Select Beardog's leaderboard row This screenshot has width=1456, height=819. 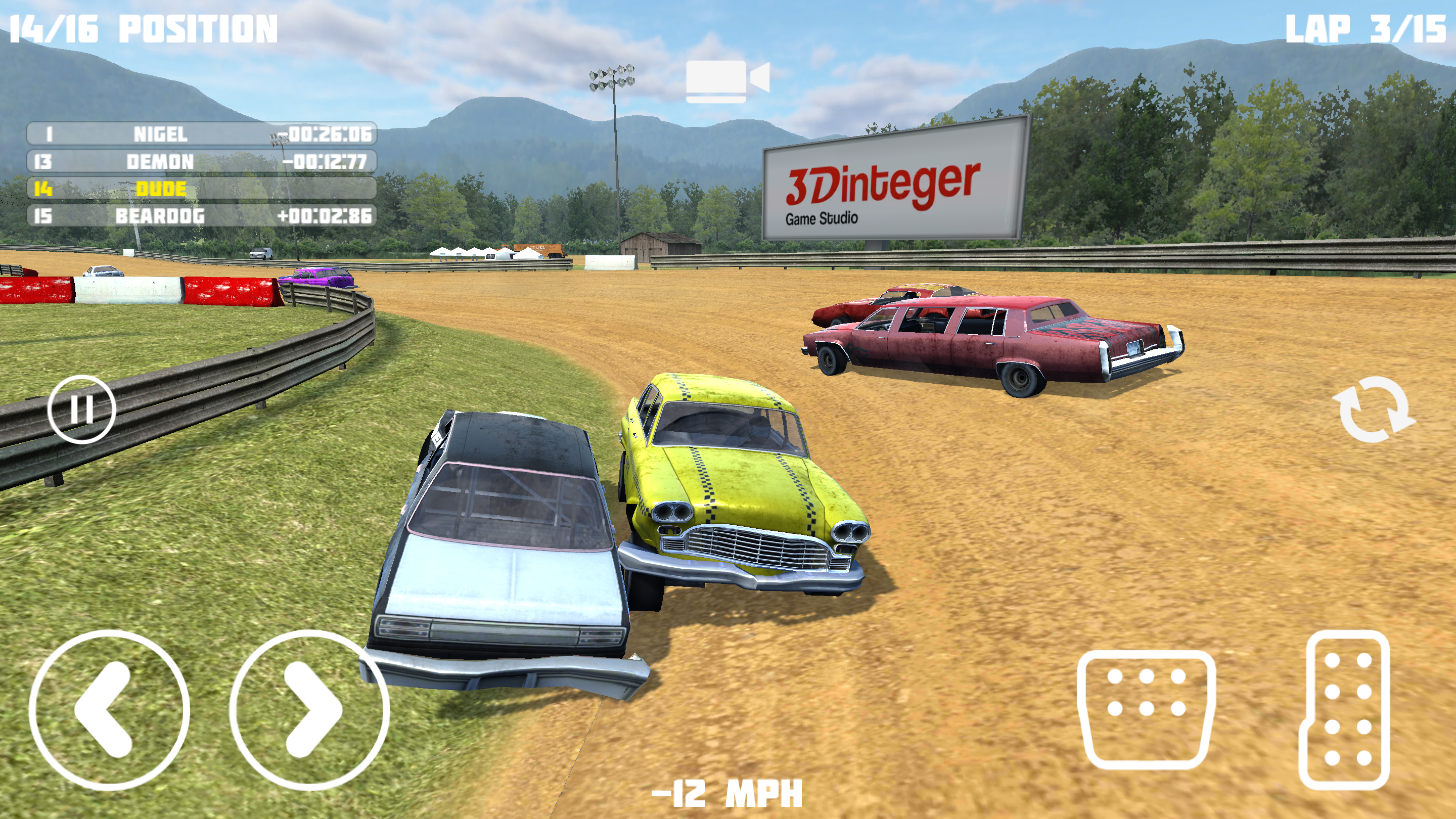click(x=202, y=216)
